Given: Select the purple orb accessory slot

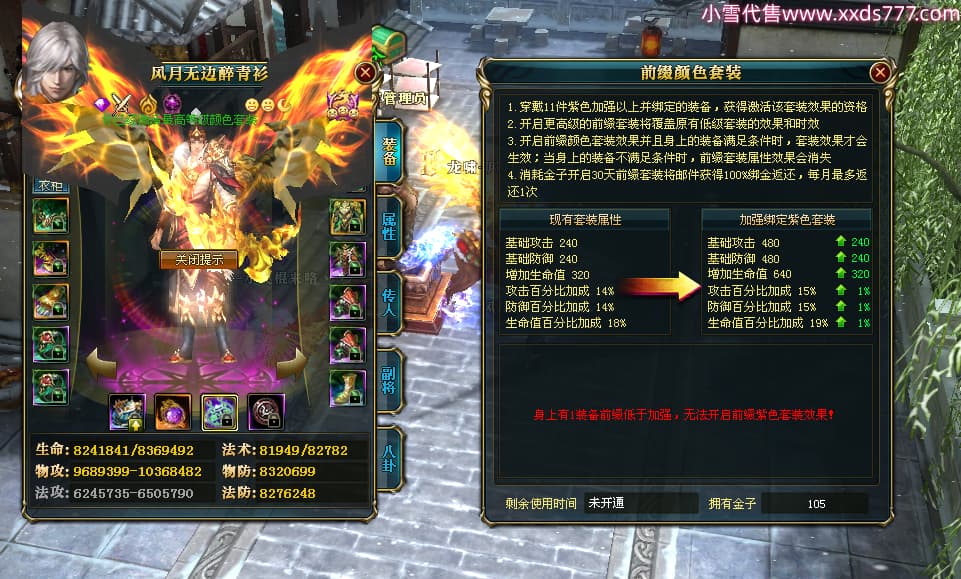Looking at the screenshot, I should click(x=173, y=411).
